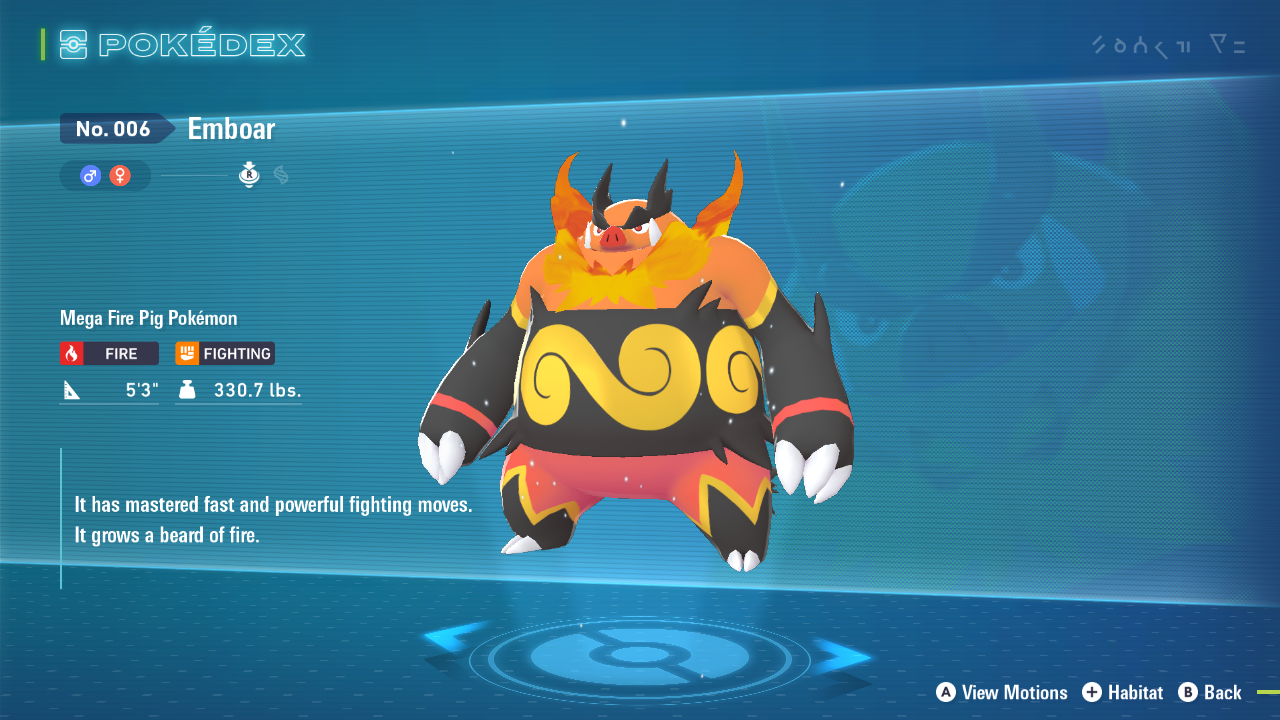
Task: Select the blue male gender icon
Action: click(91, 176)
